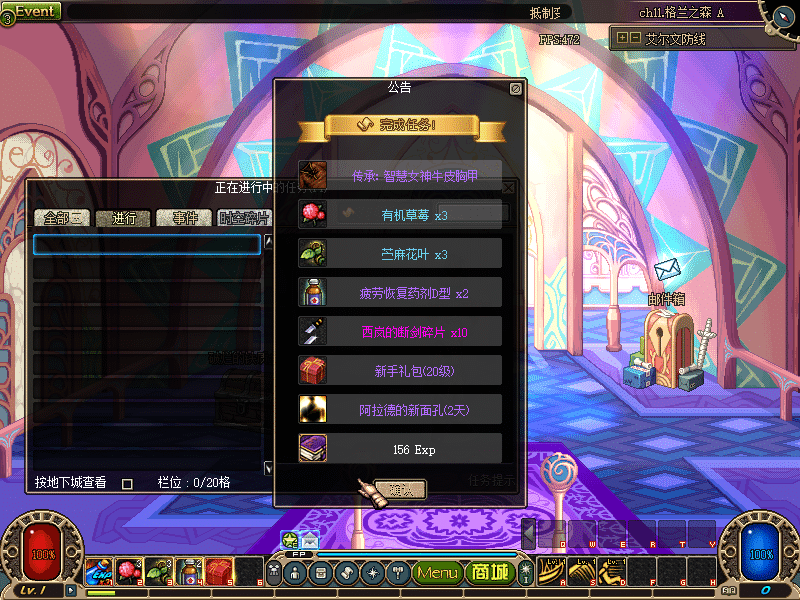Open the 商城 shop button
800x600 pixels.
coord(489,573)
